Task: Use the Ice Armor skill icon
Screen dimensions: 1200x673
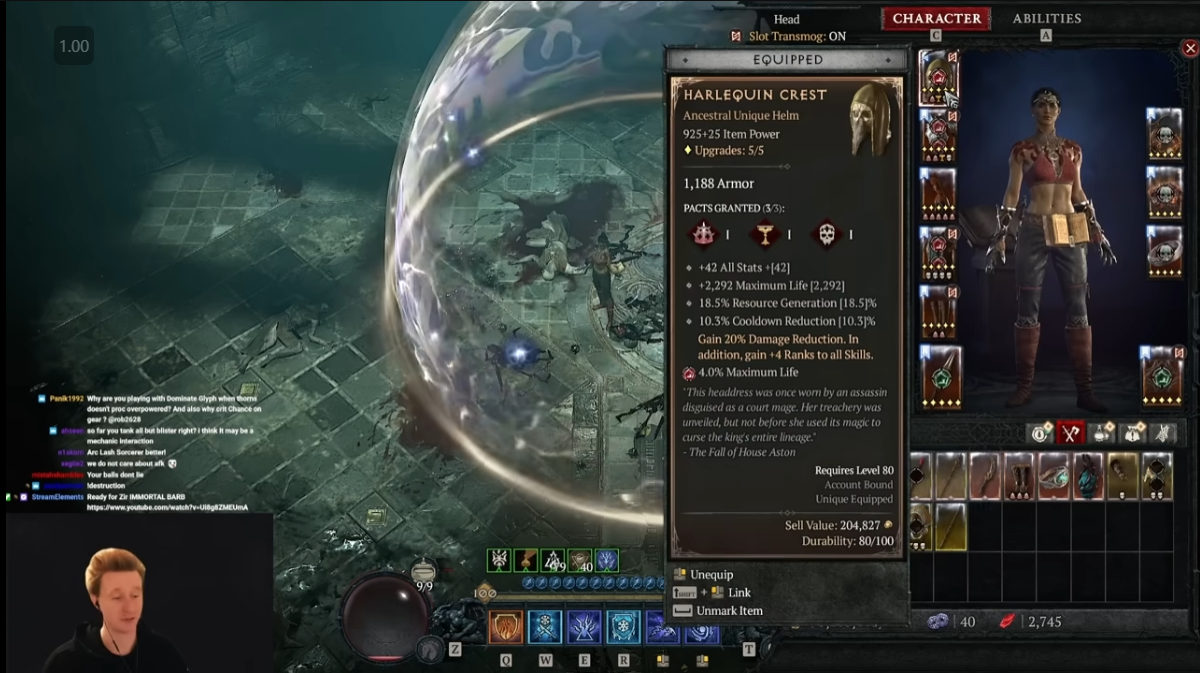Action: 544,627
